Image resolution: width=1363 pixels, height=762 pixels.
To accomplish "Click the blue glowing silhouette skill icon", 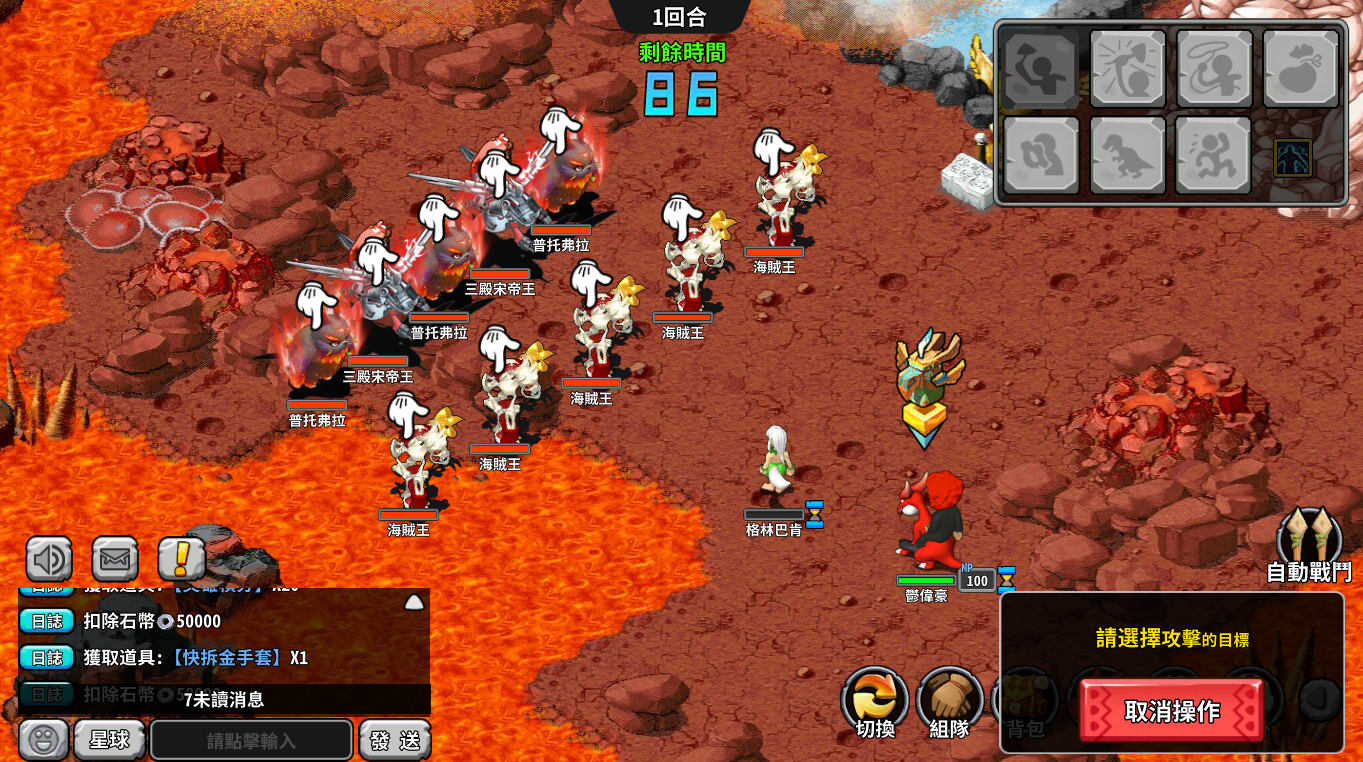I will [1292, 158].
